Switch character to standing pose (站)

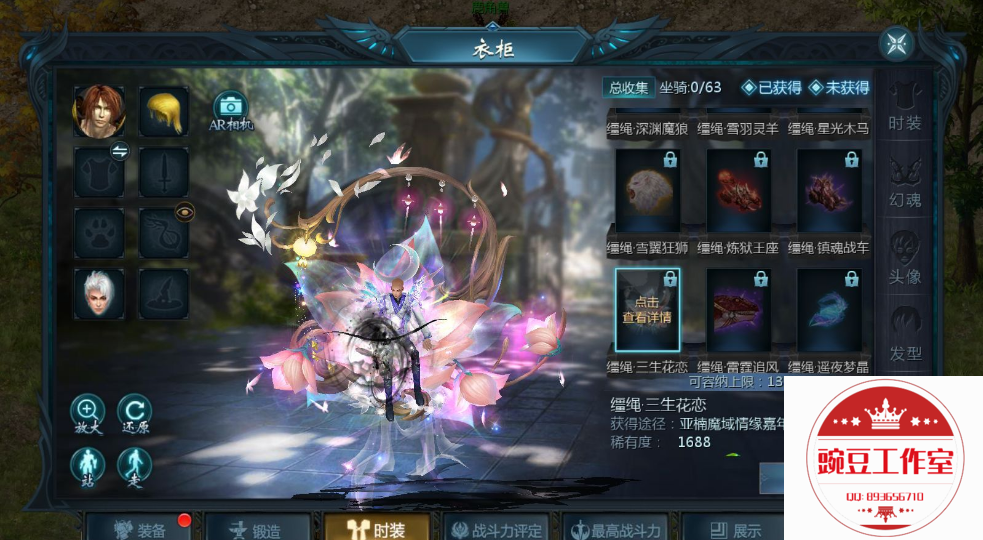(x=88, y=465)
